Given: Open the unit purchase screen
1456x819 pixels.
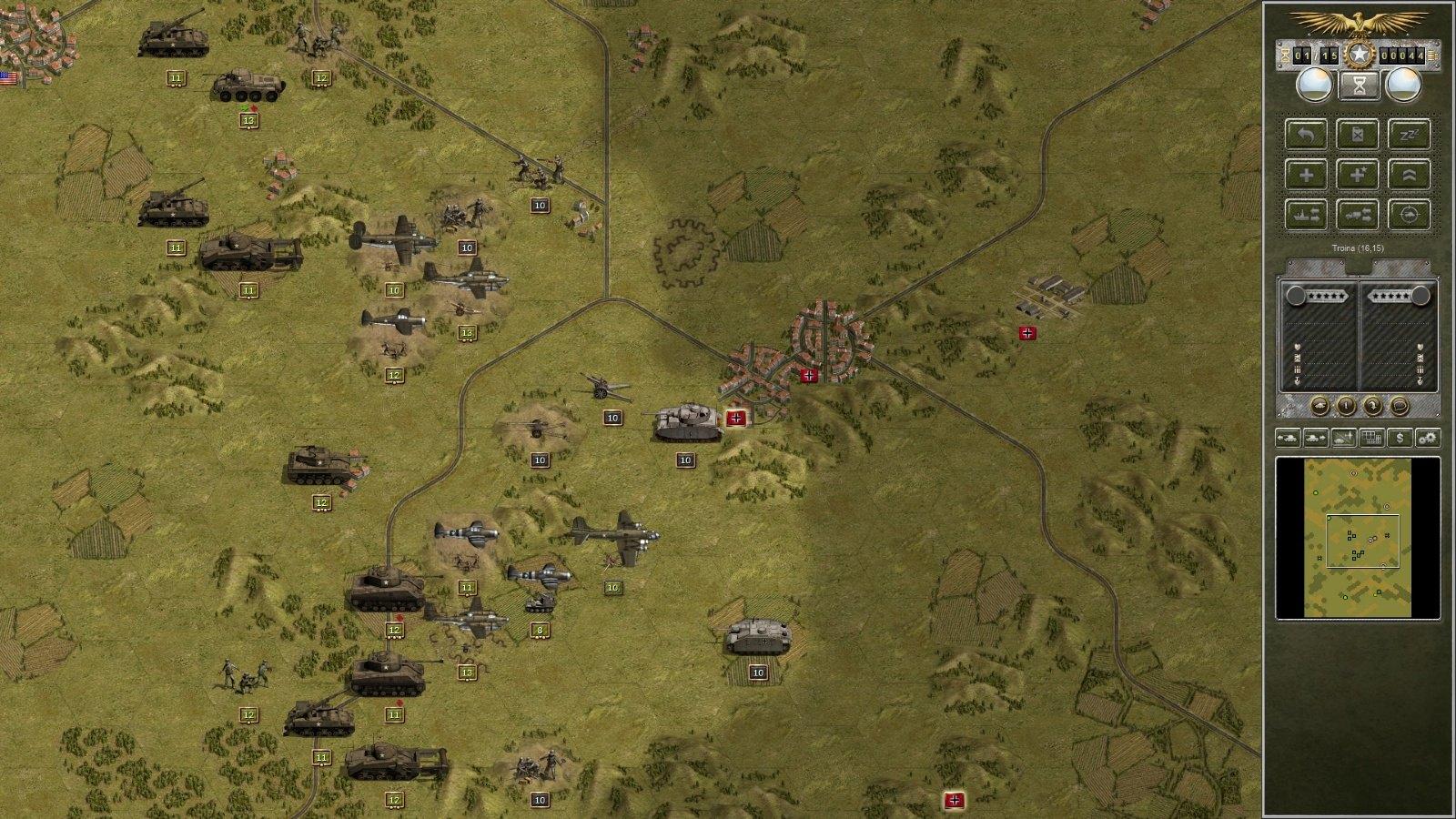Looking at the screenshot, I should pyautogui.click(x=1398, y=438).
